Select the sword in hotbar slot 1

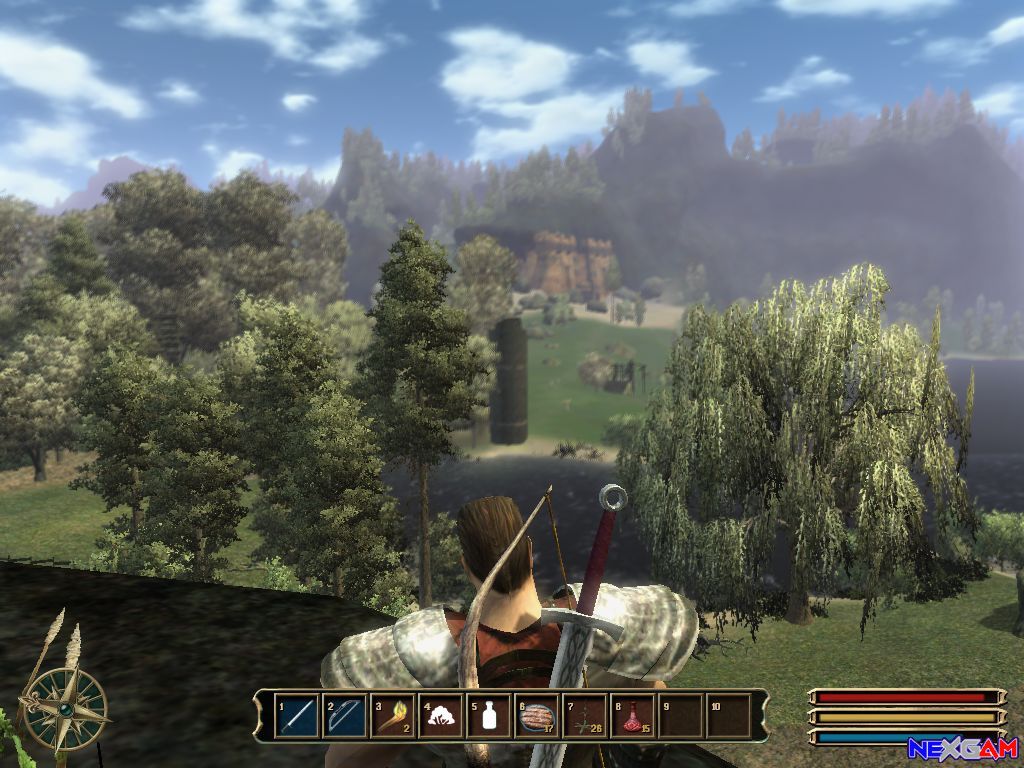coord(296,716)
